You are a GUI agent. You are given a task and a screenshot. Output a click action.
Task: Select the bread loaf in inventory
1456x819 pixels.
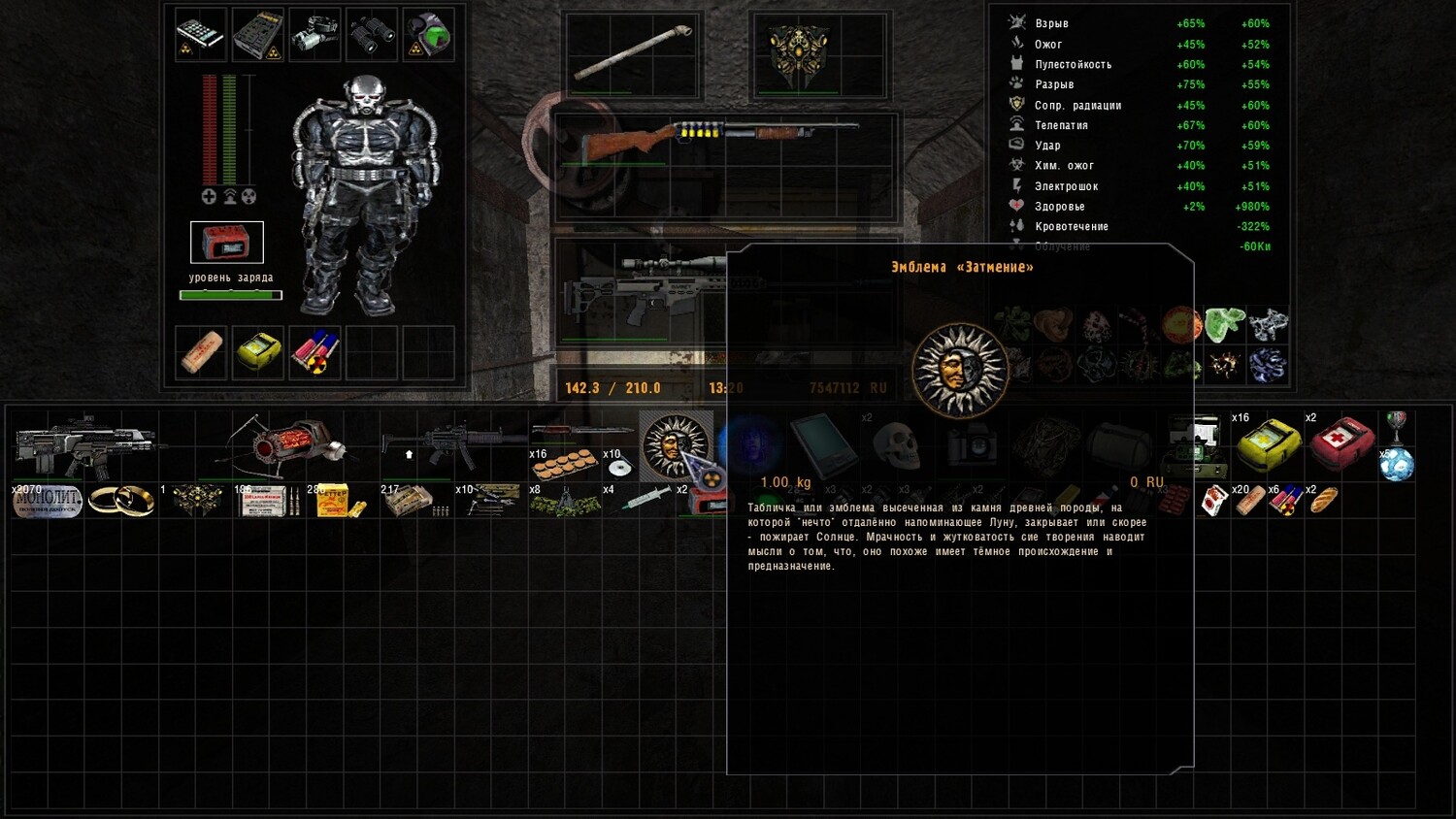point(1324,501)
